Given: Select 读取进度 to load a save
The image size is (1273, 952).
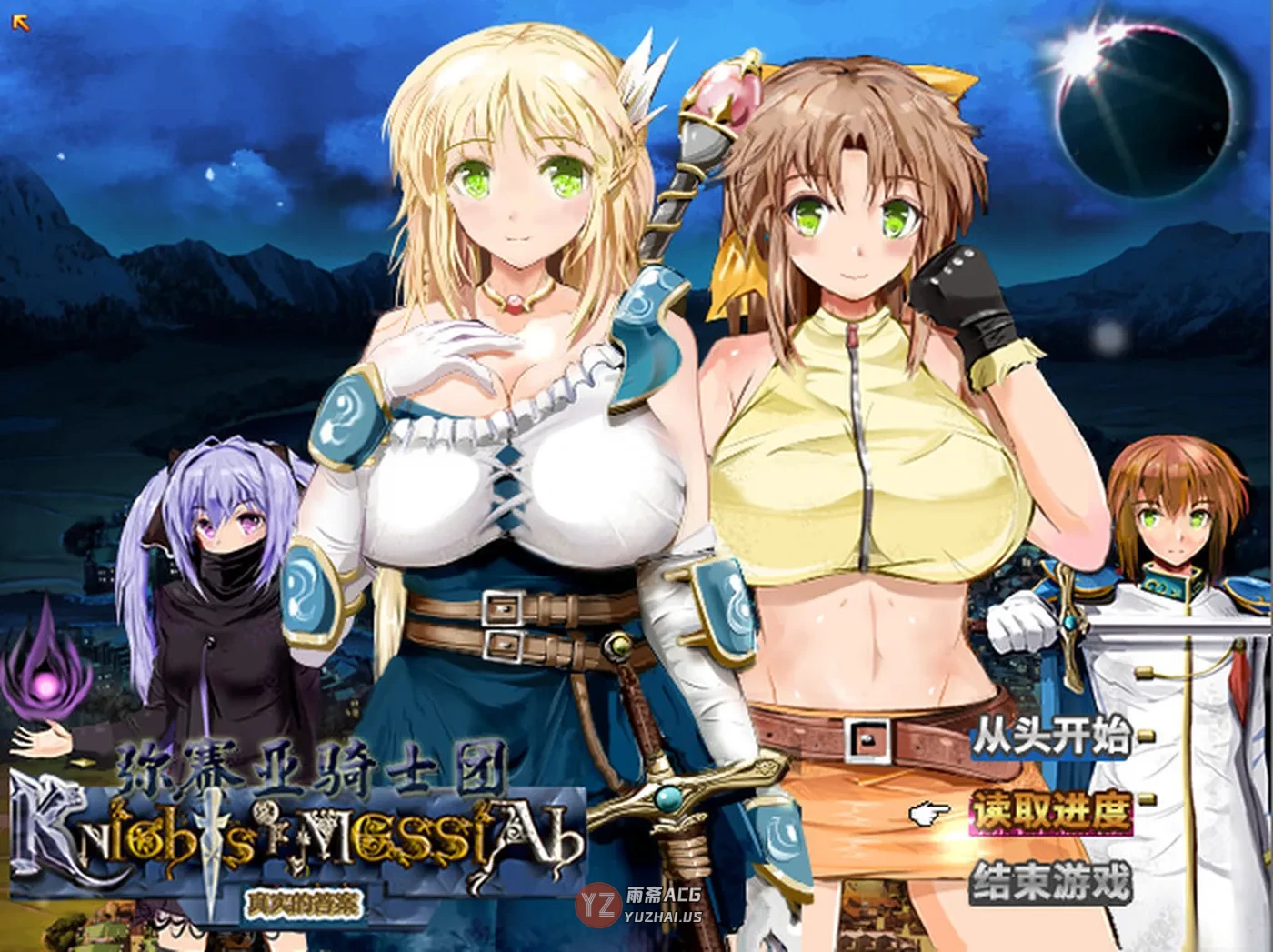Looking at the screenshot, I should (x=1051, y=809).
